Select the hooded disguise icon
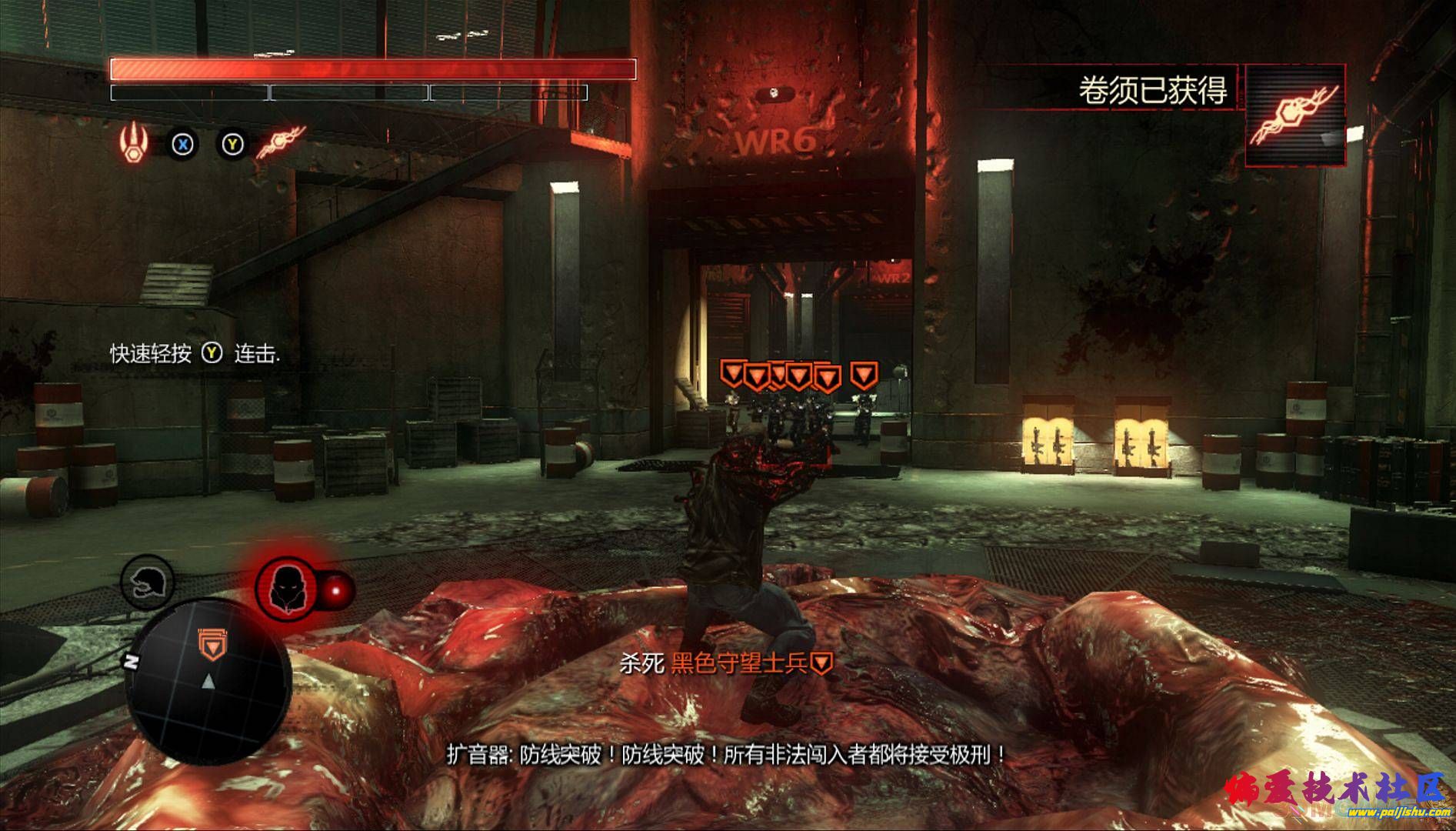1456x831 pixels. pyautogui.click(x=286, y=590)
